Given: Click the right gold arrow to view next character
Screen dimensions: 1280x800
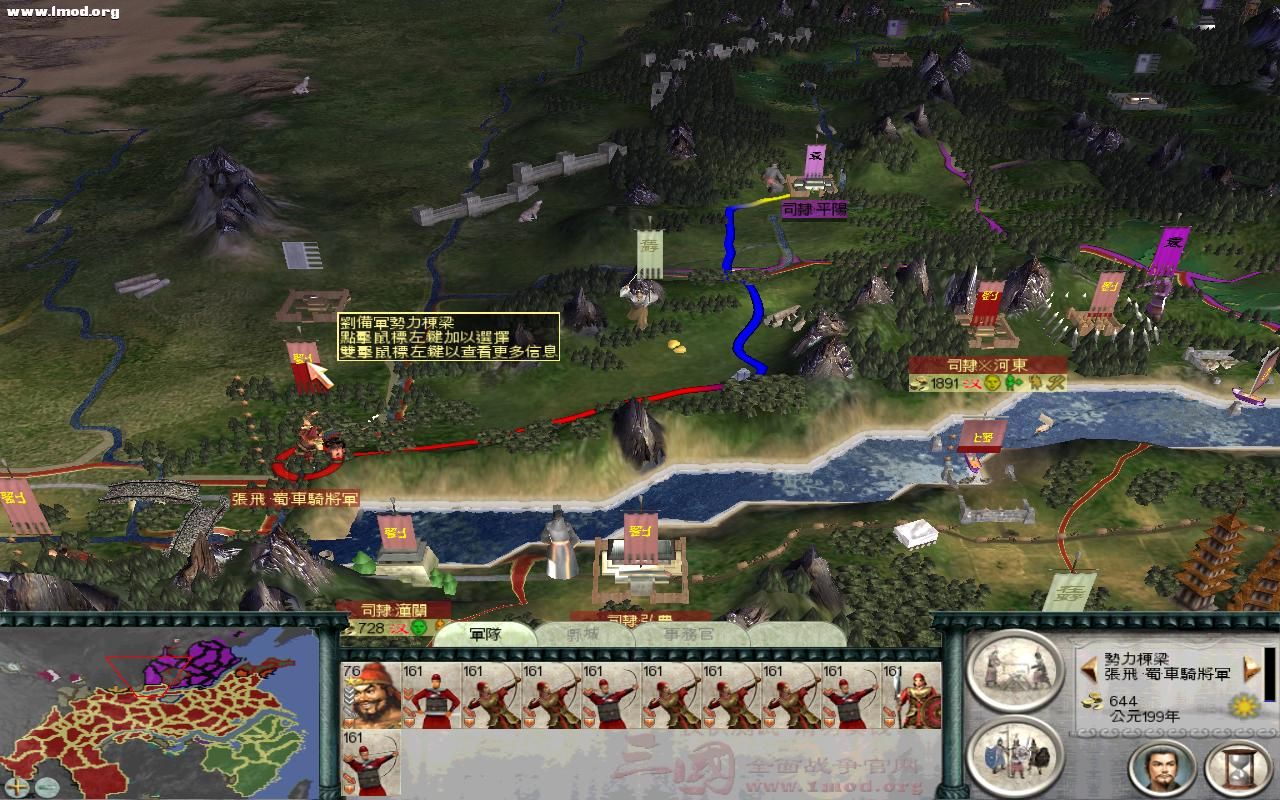Looking at the screenshot, I should (1250, 668).
